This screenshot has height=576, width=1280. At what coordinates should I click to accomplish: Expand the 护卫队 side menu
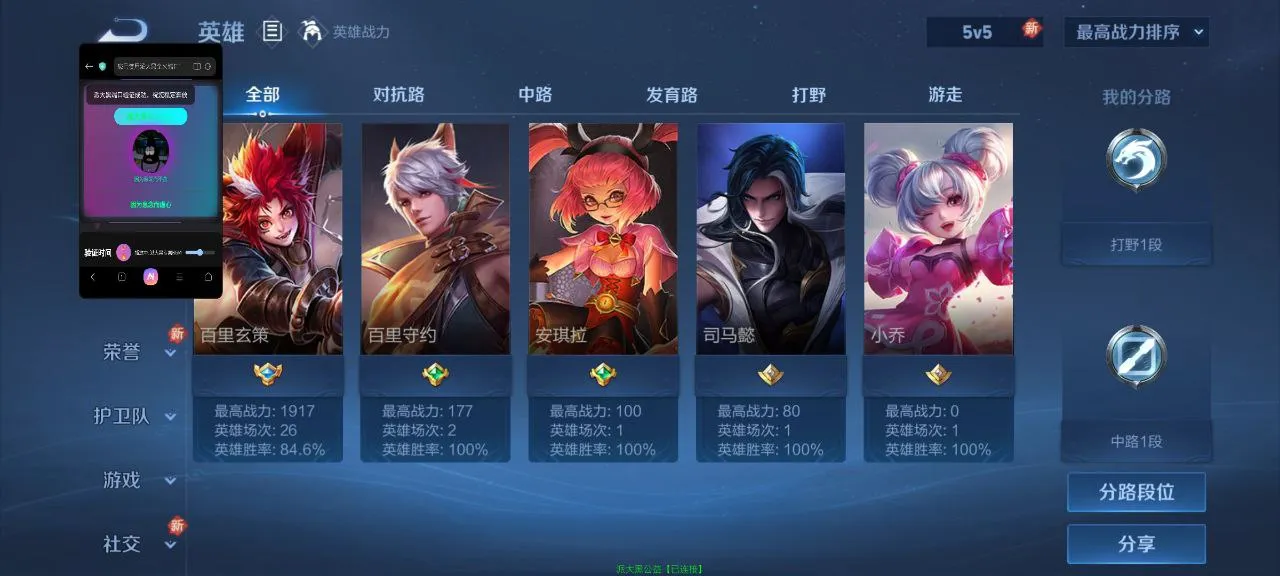135,416
